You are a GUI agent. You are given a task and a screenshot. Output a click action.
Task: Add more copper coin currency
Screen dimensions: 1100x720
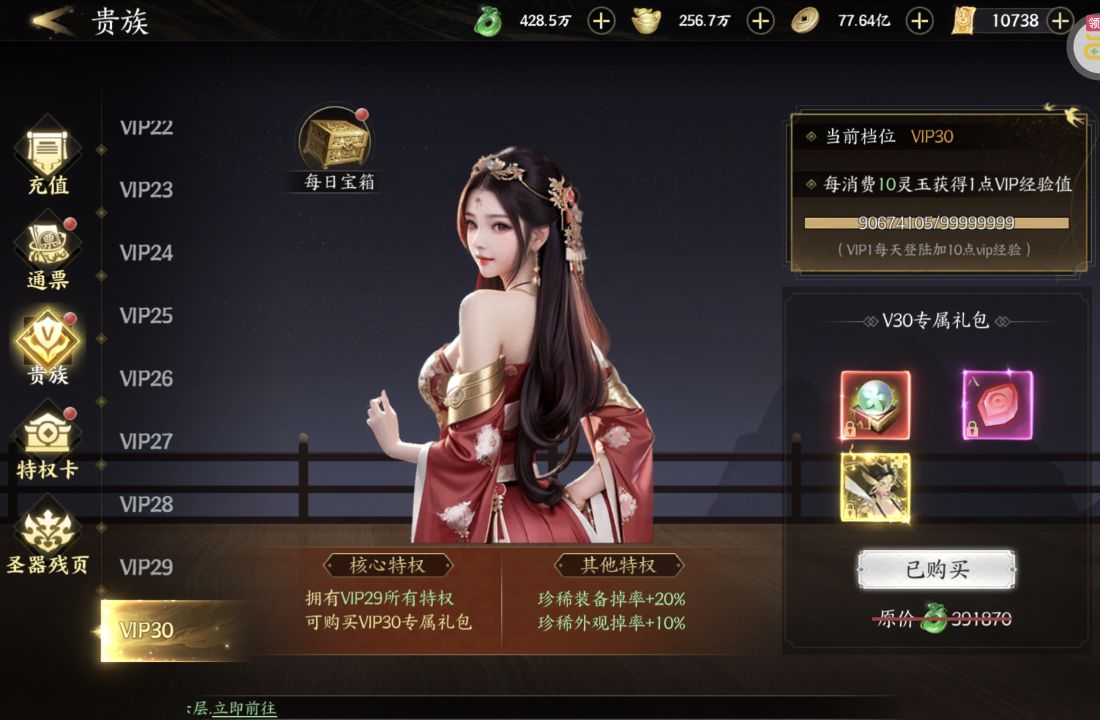pos(919,20)
